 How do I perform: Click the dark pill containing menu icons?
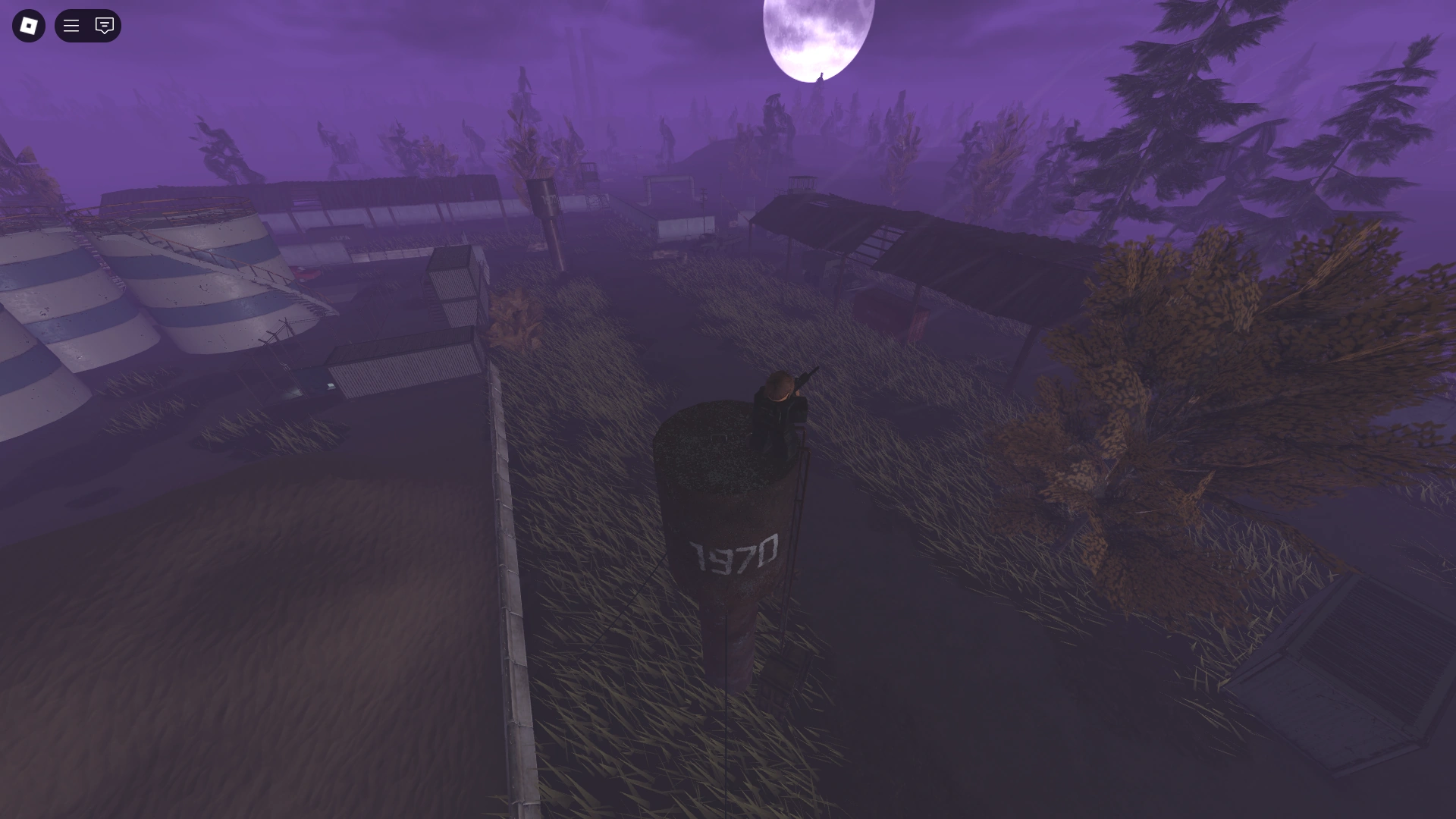(87, 25)
